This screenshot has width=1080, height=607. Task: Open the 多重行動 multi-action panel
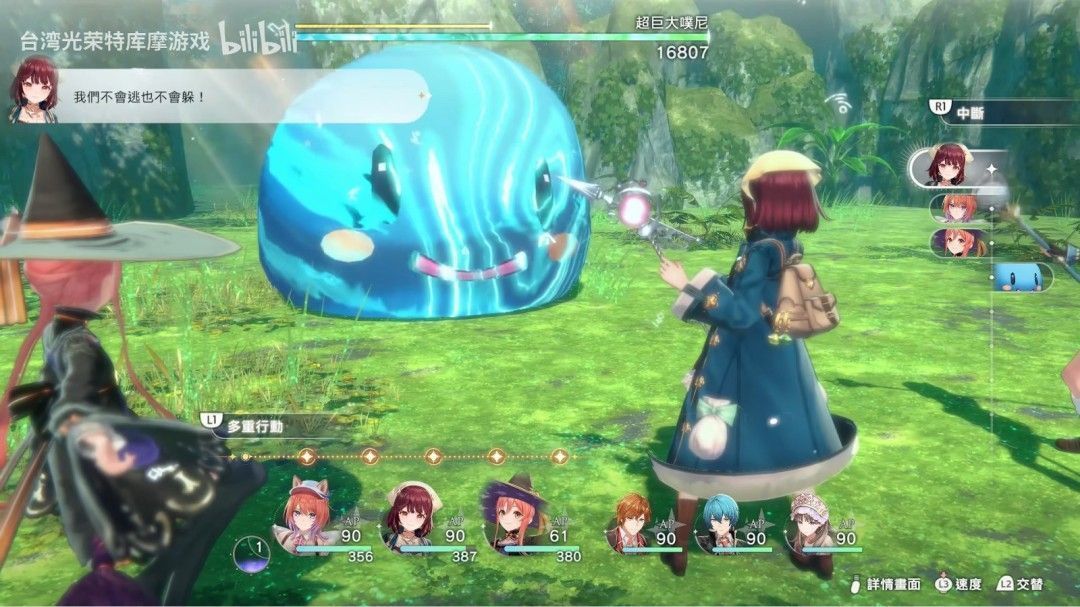click(255, 425)
